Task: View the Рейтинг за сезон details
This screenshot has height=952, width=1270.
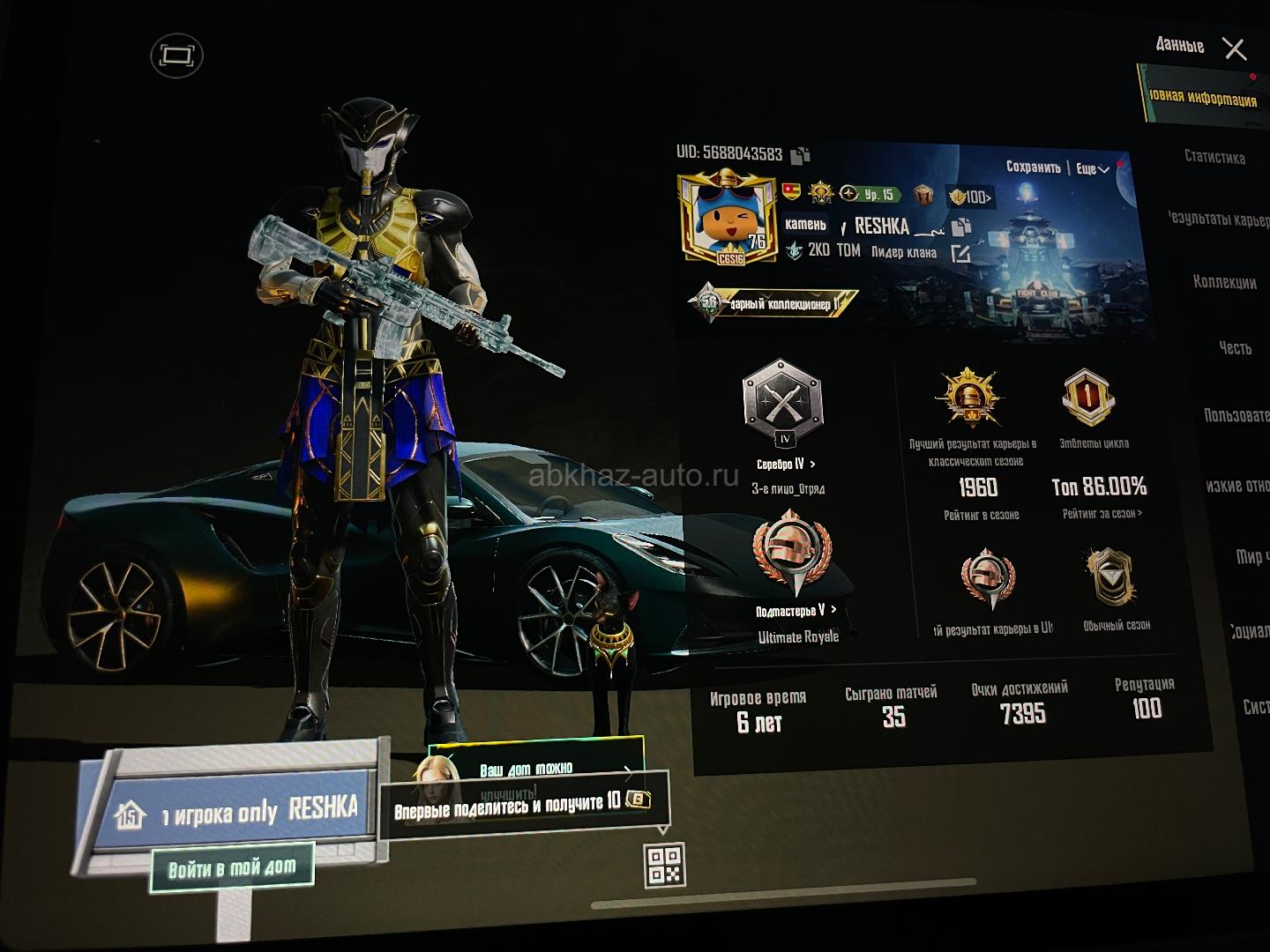Action: point(1102,514)
